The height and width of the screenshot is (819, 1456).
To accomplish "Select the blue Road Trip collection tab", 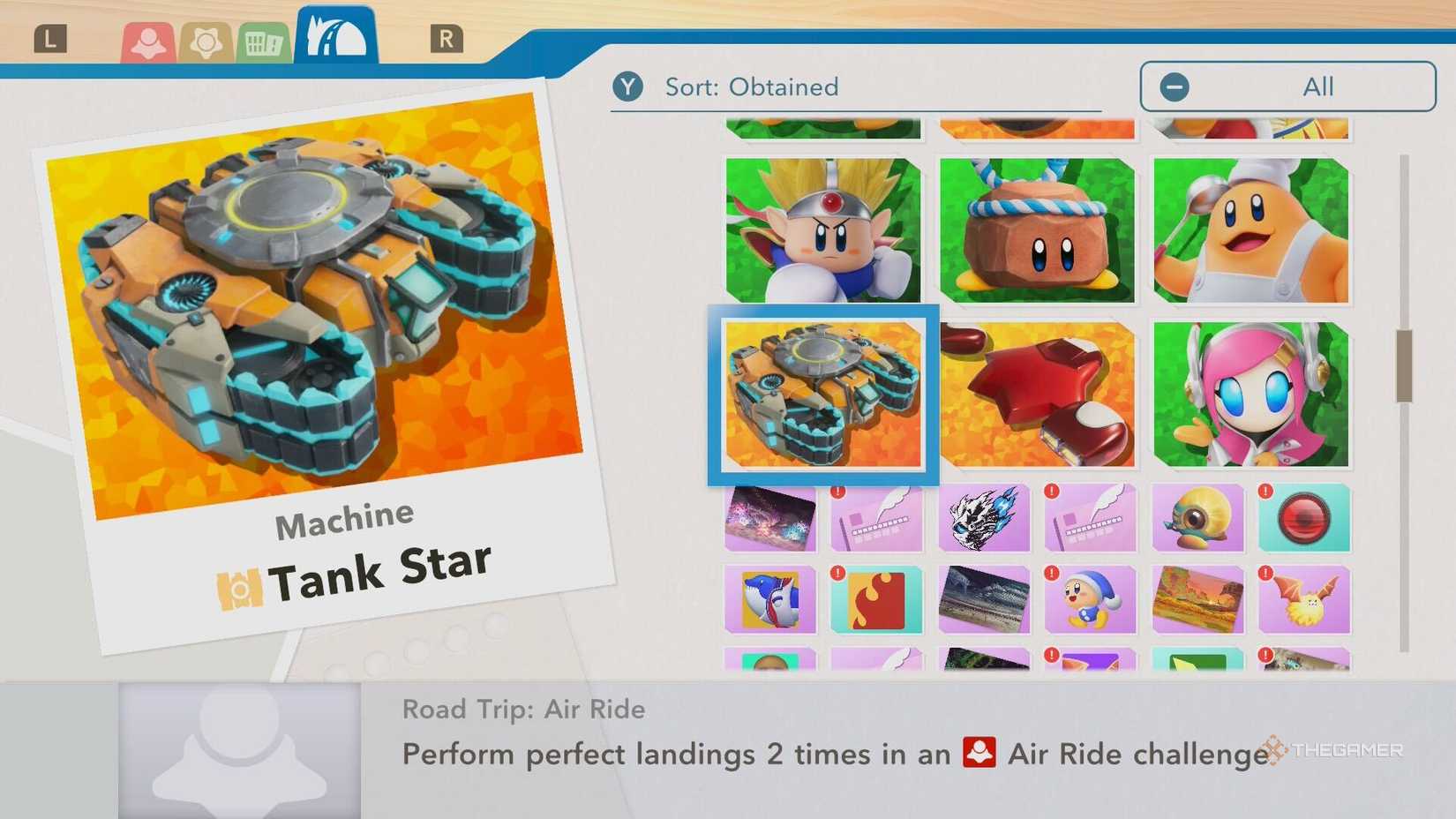I will click(334, 34).
